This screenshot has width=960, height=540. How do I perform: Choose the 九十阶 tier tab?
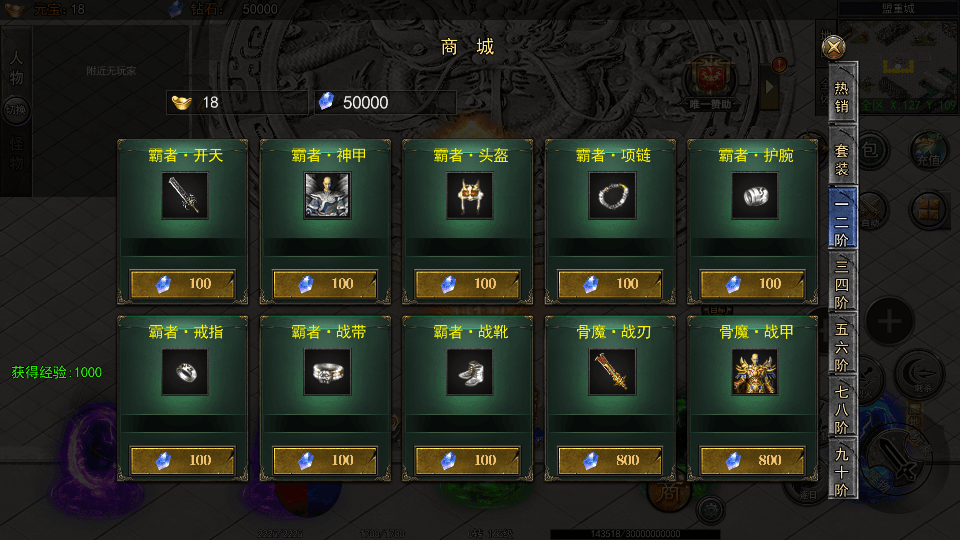tap(842, 469)
